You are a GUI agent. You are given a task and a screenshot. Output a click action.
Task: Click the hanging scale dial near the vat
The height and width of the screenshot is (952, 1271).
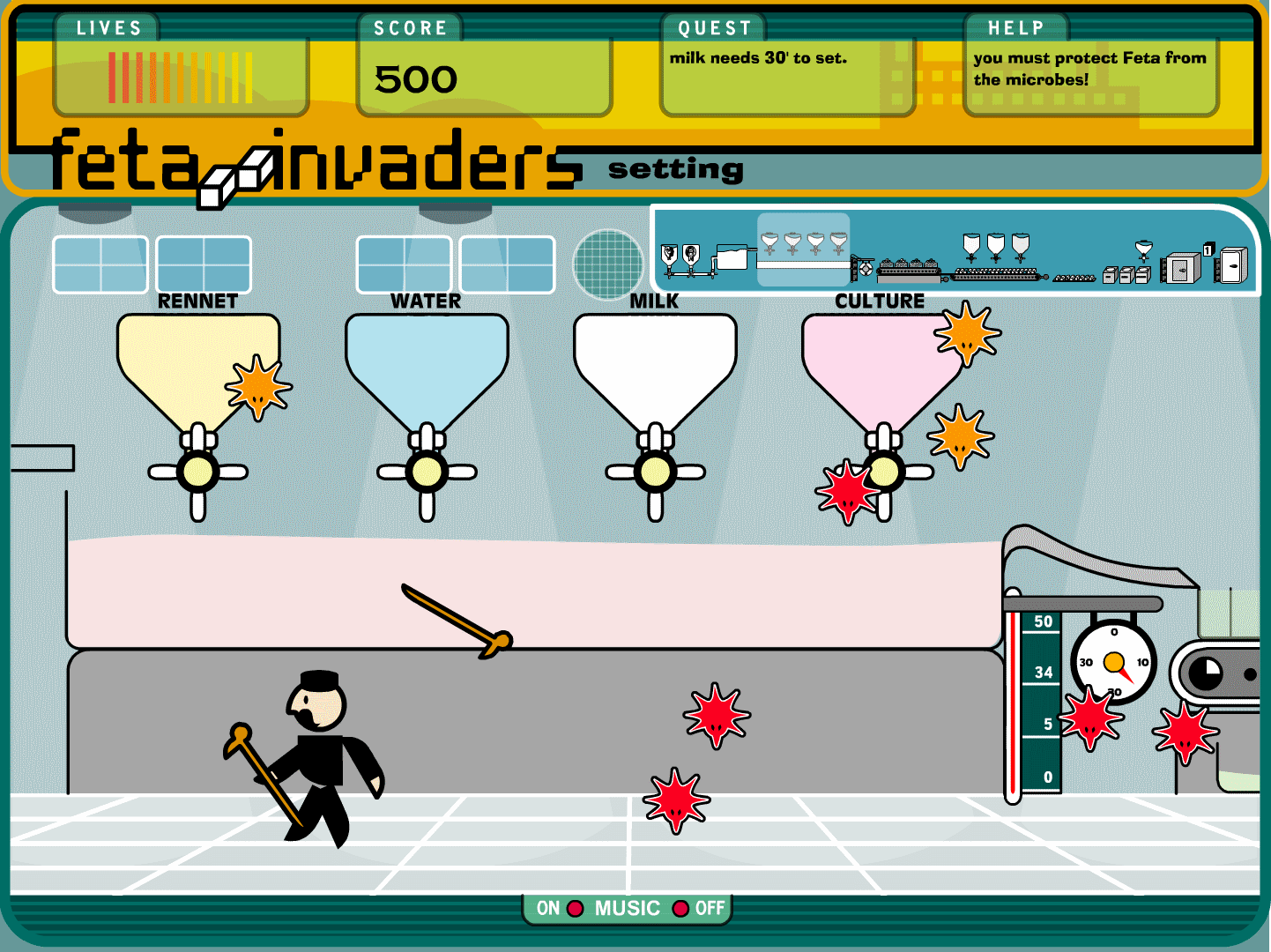click(1116, 663)
